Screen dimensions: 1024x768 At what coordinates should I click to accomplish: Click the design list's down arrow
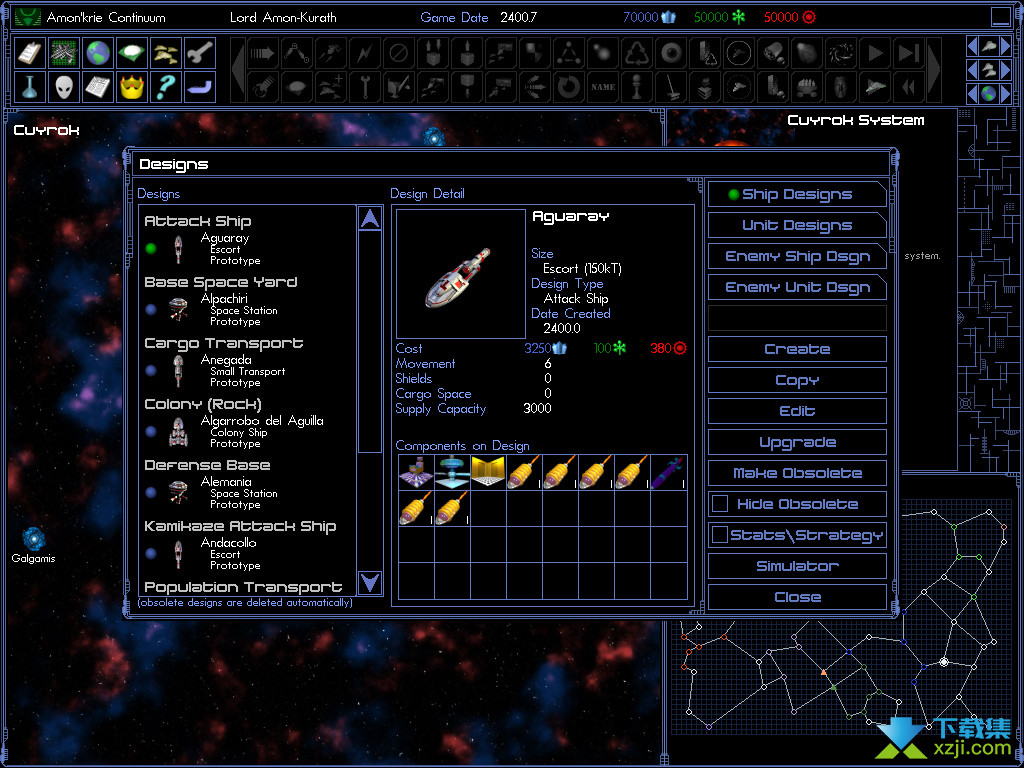tap(370, 582)
